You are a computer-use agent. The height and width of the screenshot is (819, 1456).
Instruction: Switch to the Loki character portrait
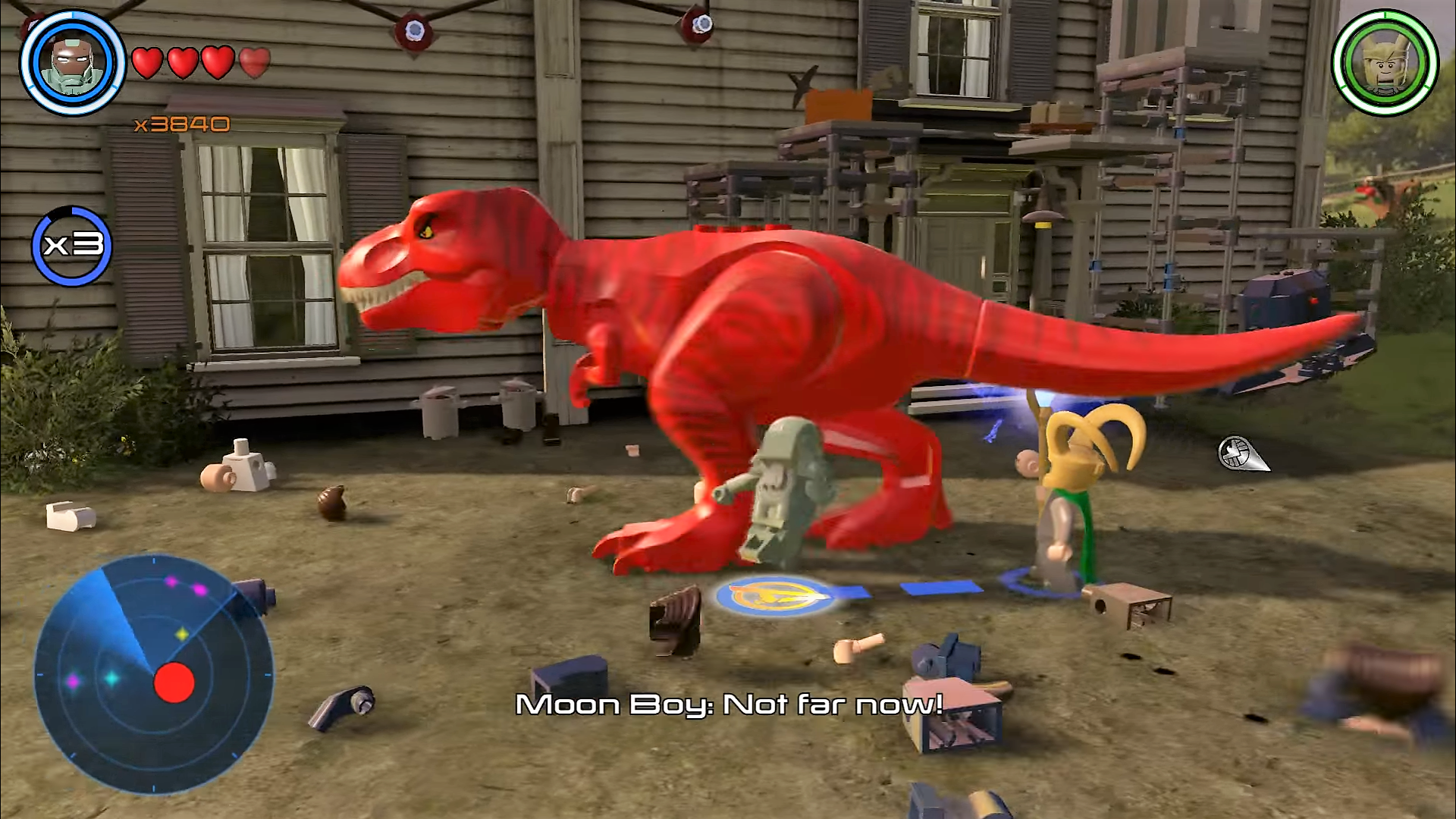1385,62
